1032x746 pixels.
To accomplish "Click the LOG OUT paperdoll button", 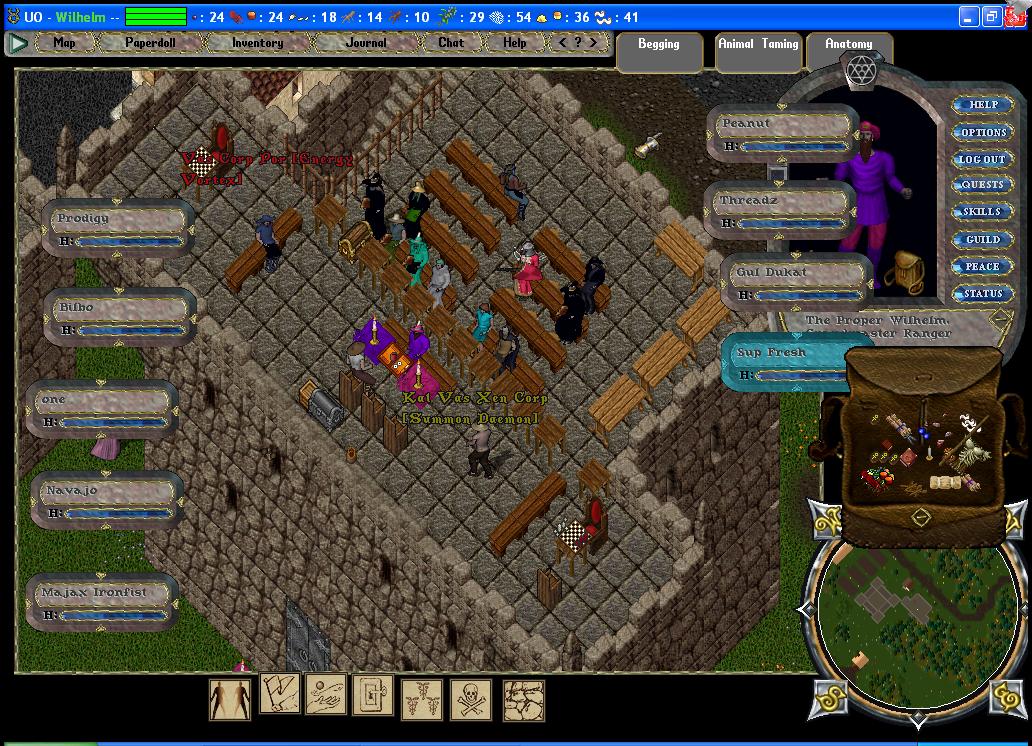I will click(x=982, y=159).
